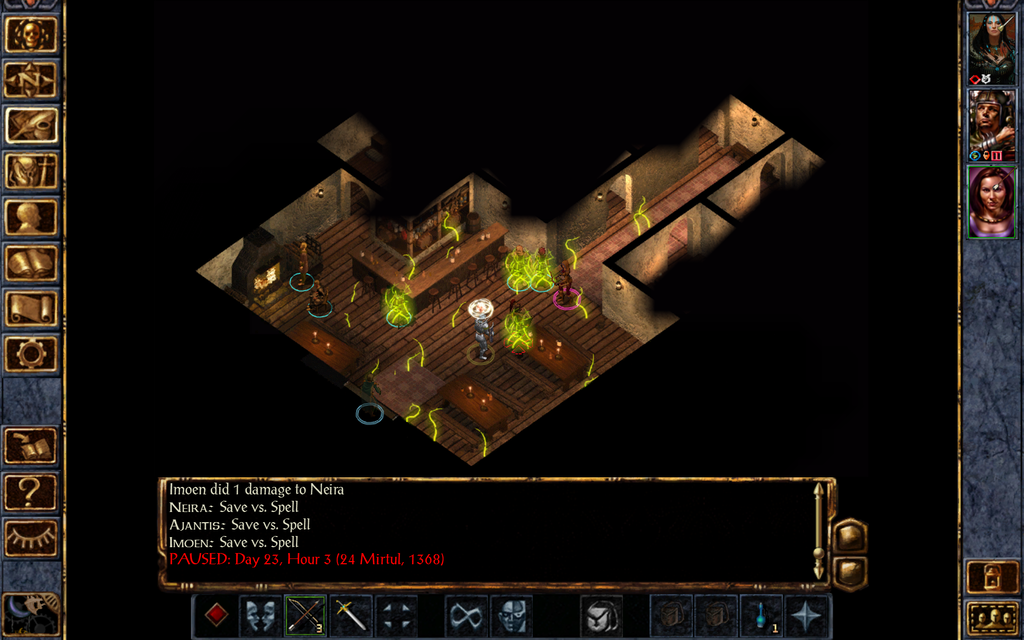Toggle the padlock button

[992, 578]
